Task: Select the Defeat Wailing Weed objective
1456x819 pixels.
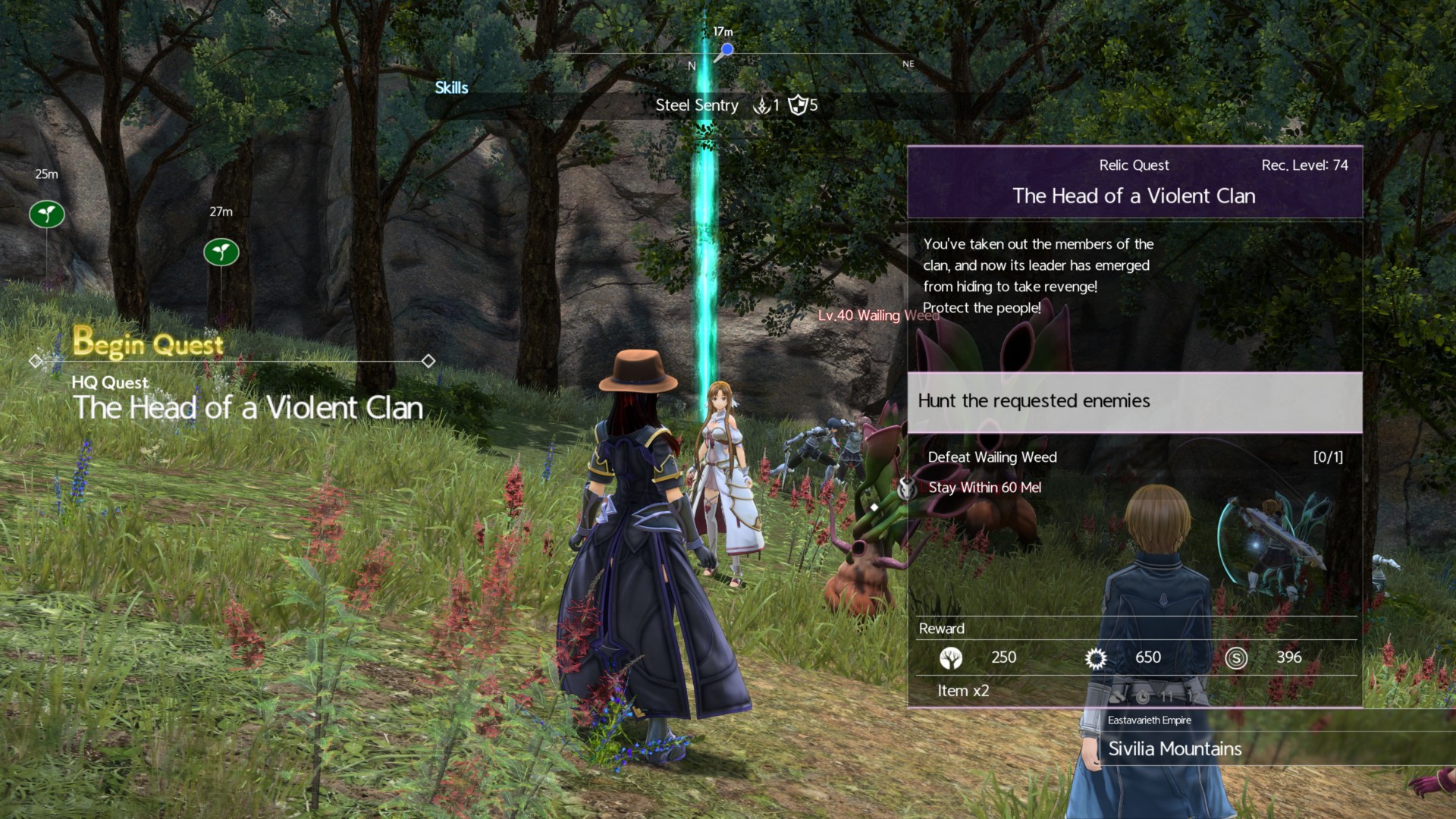Action: 993,457
